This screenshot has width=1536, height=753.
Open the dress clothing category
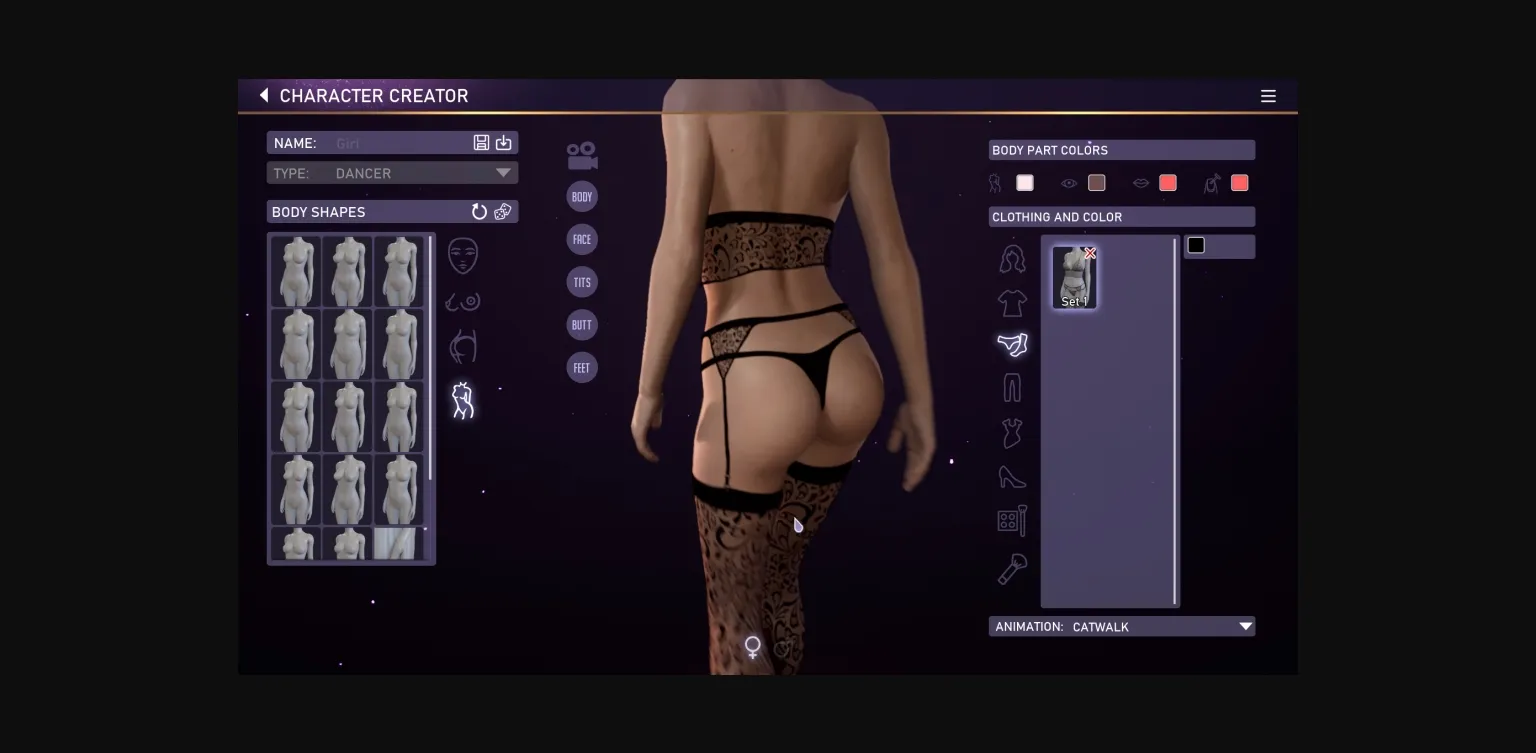click(x=1012, y=432)
